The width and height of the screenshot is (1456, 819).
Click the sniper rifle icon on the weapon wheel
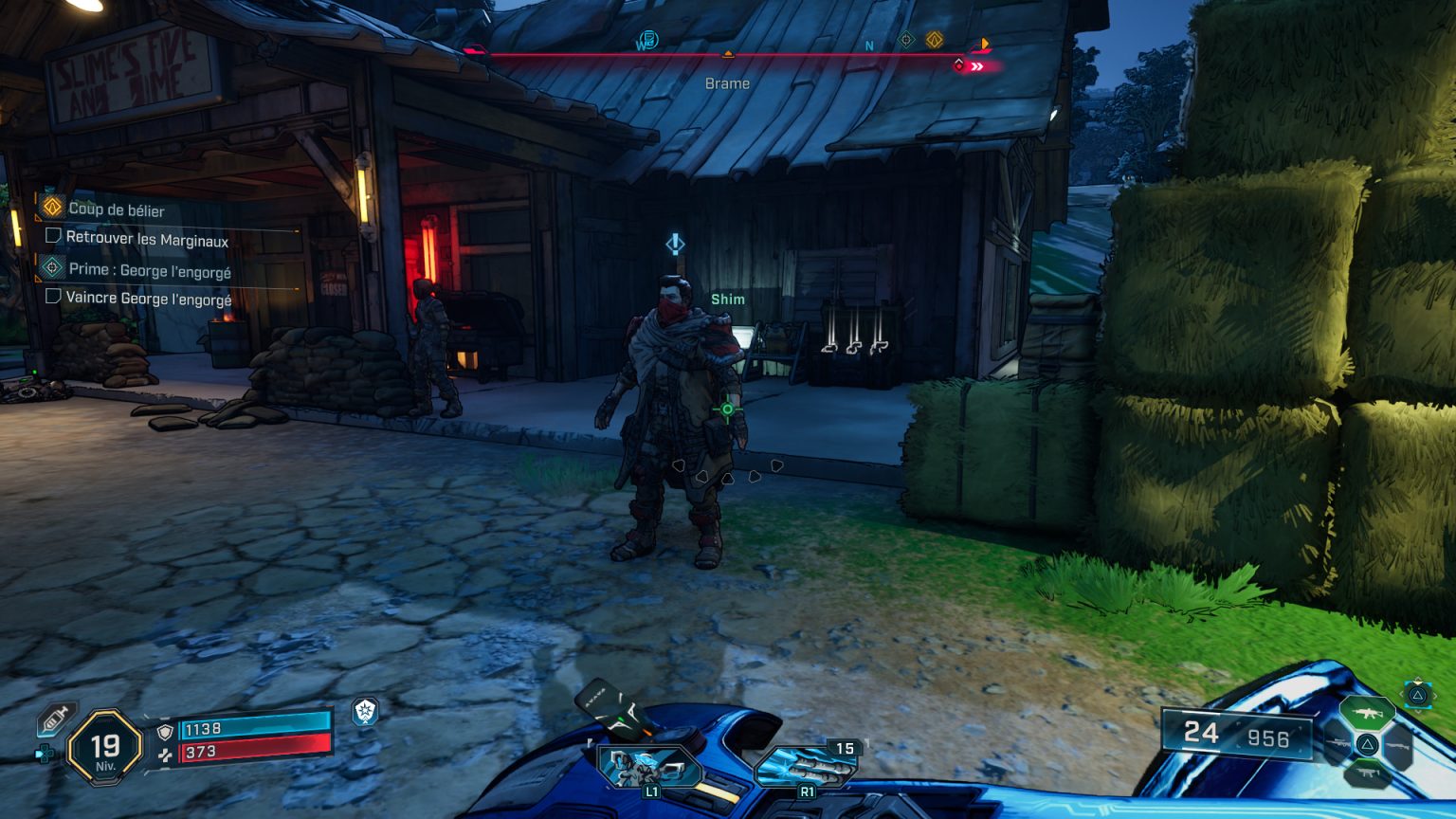tap(1339, 743)
